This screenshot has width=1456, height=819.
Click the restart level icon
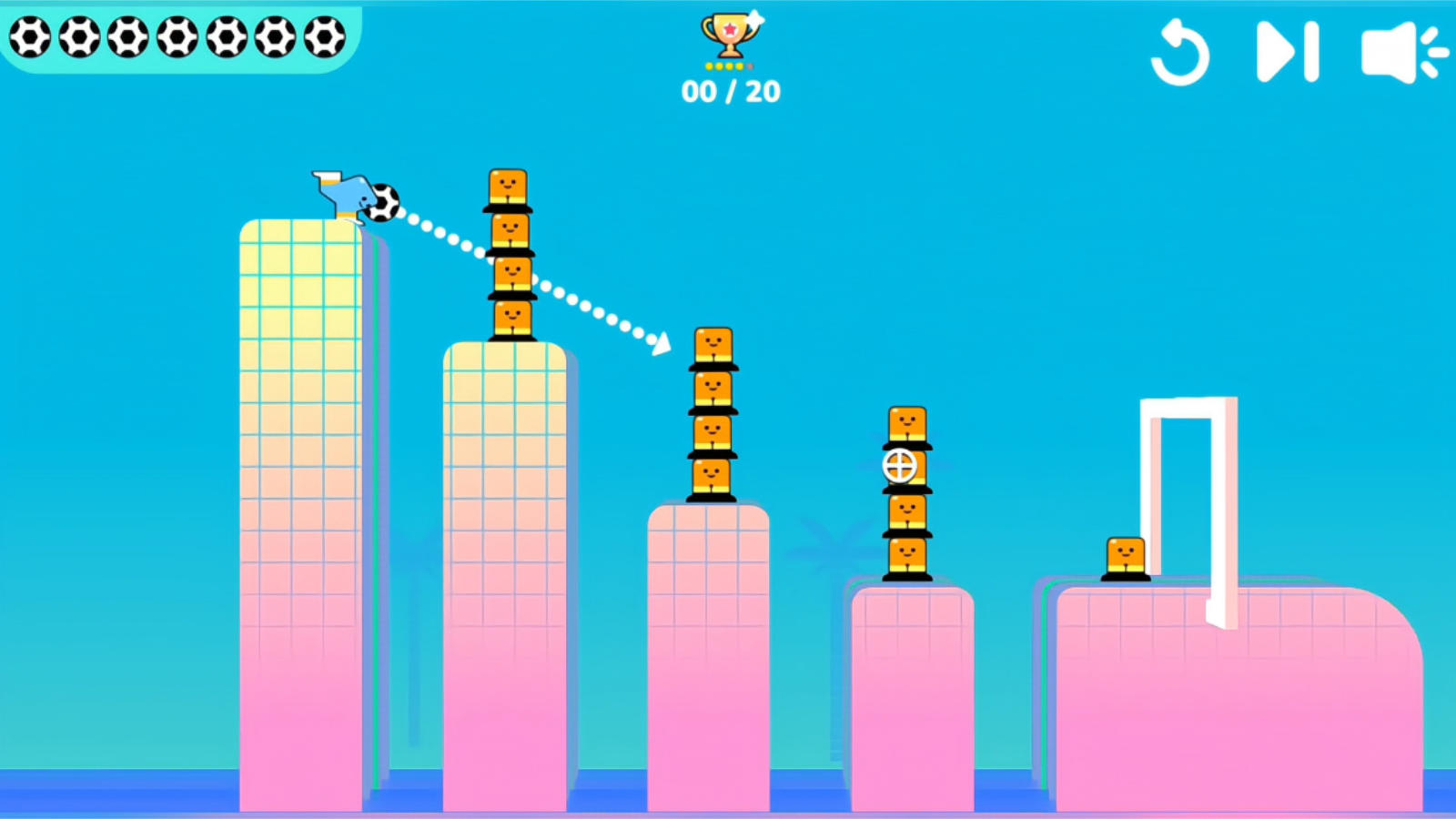[x=1180, y=52]
